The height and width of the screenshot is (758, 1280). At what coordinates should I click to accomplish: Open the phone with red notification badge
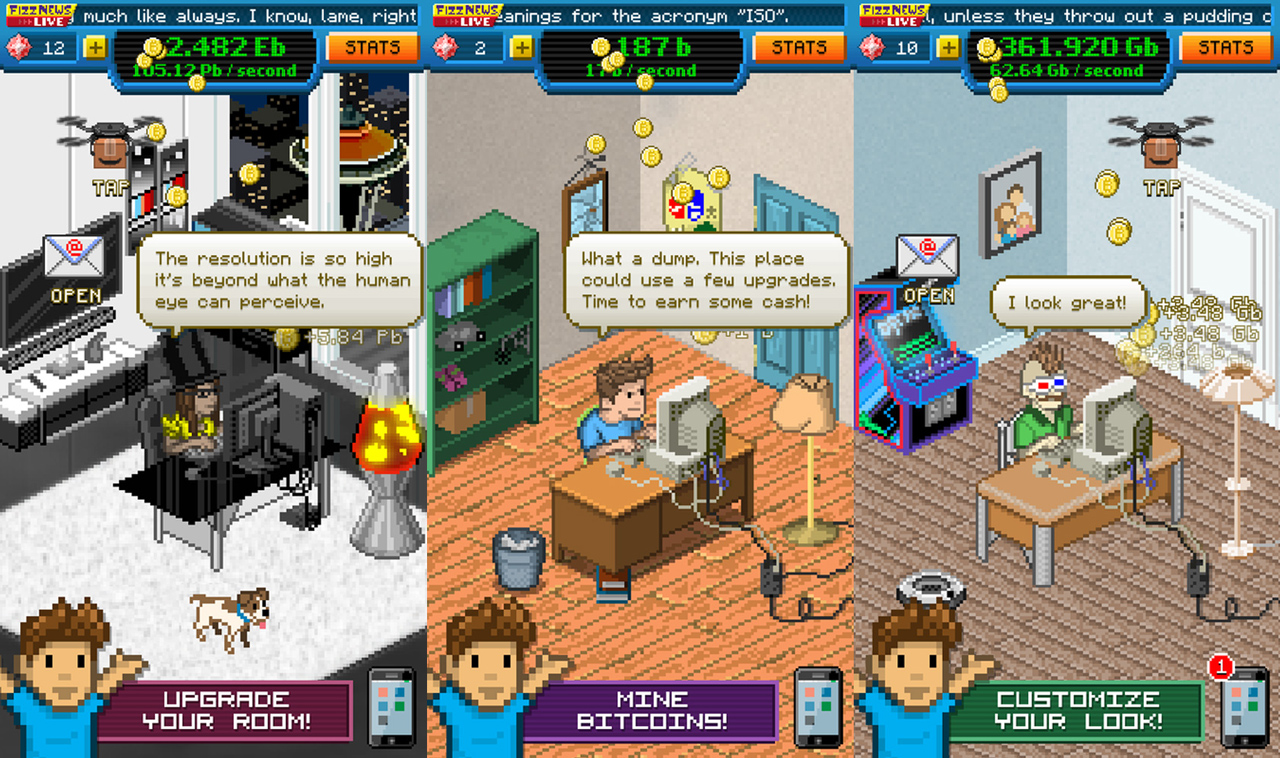tap(1245, 706)
